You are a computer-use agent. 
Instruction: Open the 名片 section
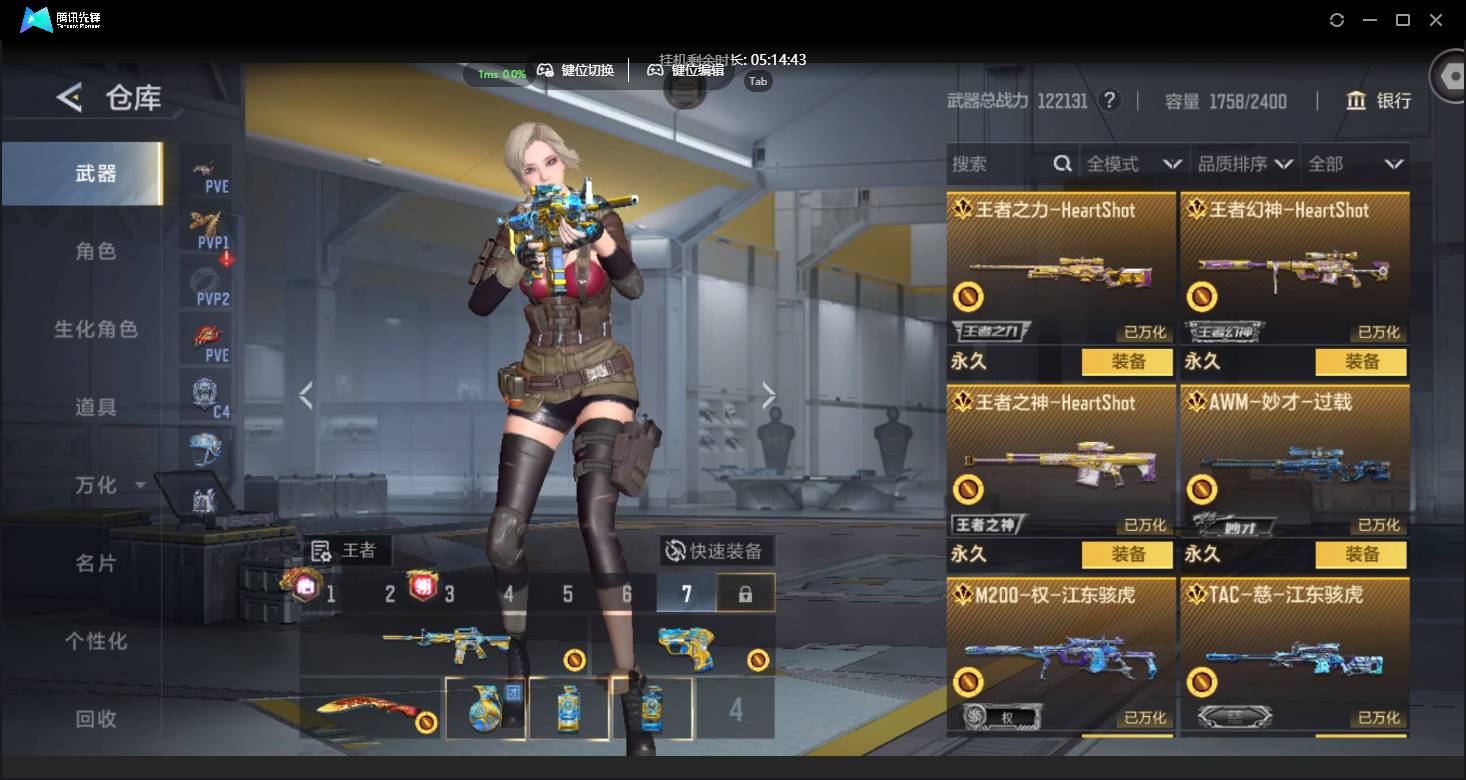96,563
